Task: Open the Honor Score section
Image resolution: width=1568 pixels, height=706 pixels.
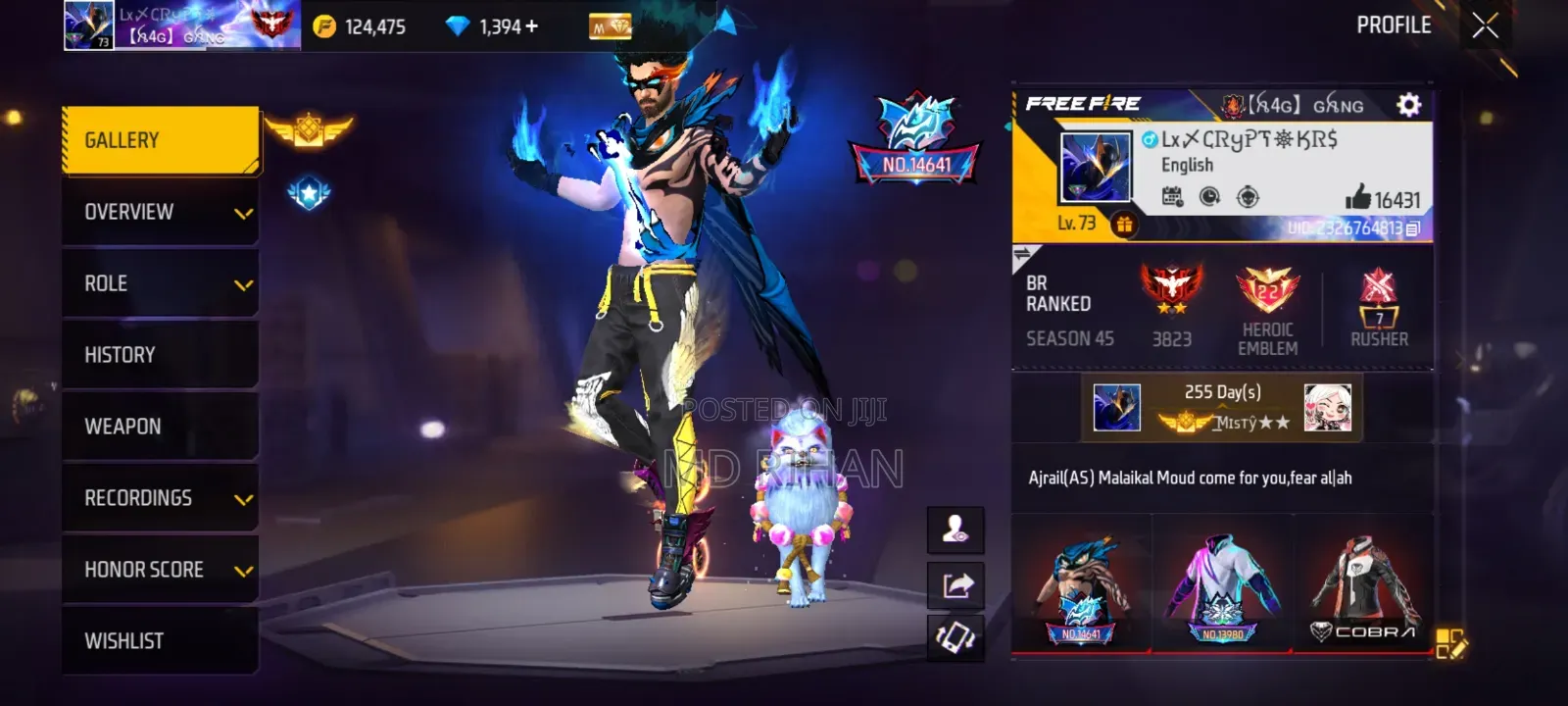Action: coord(161,570)
